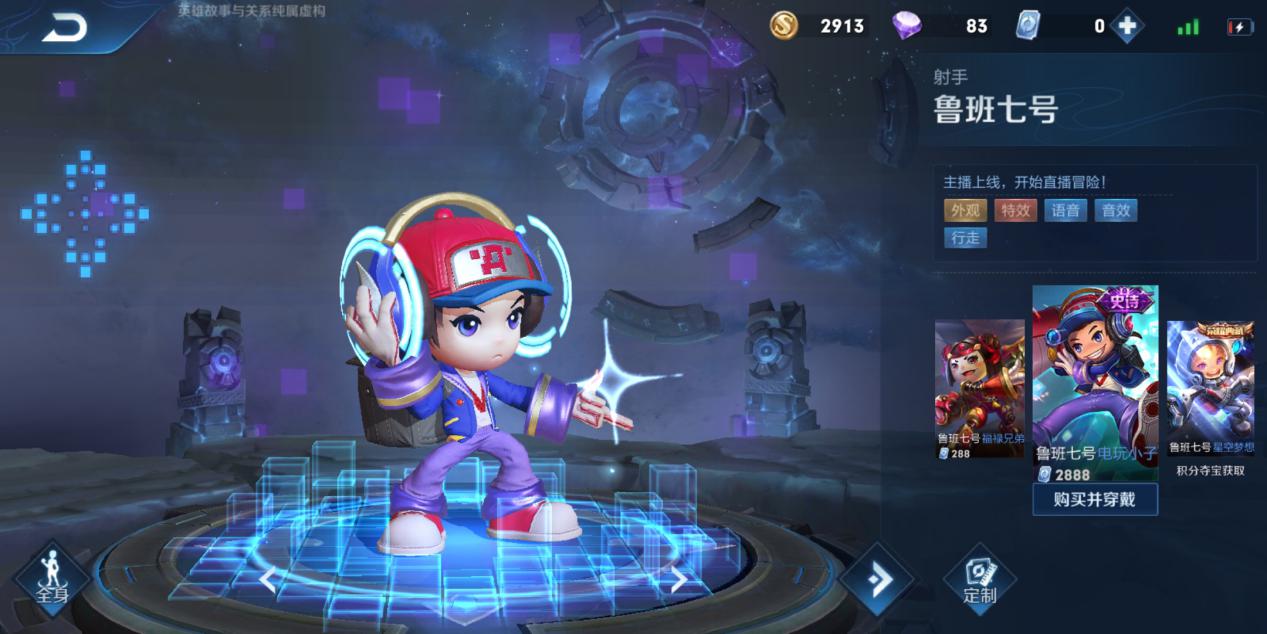Click the diamond arrow button beside 定制
Screen dimensions: 1267x634
pyautogui.click(x=877, y=580)
